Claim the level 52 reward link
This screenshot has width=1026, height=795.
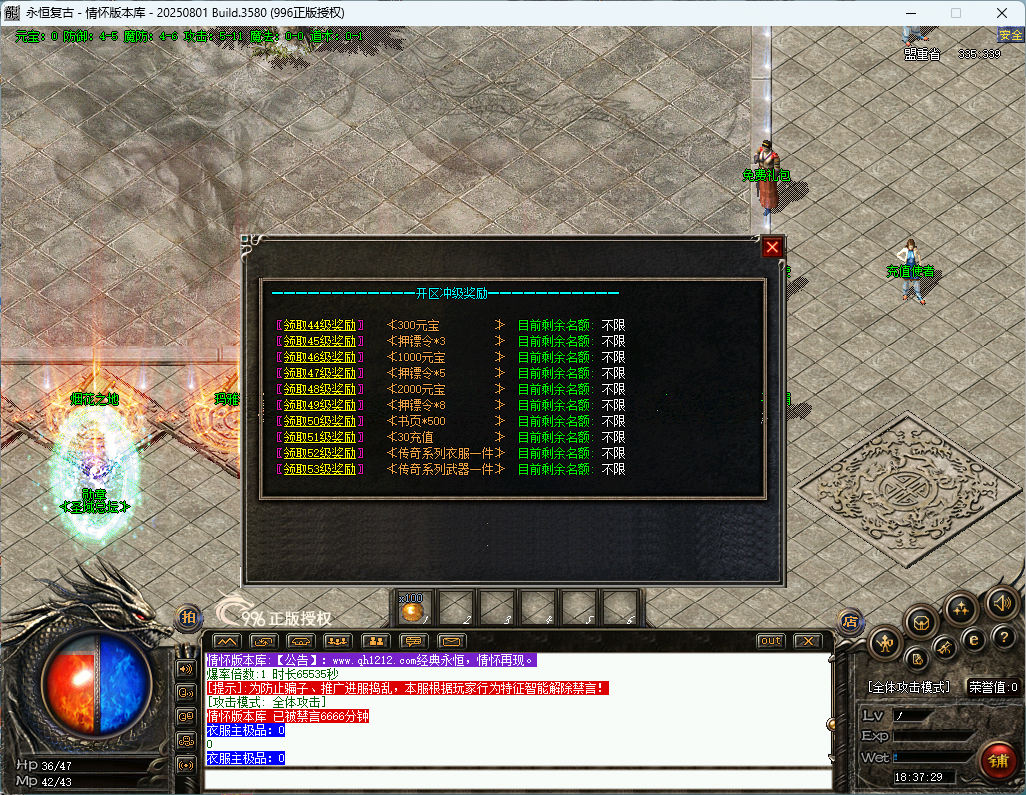pos(320,453)
